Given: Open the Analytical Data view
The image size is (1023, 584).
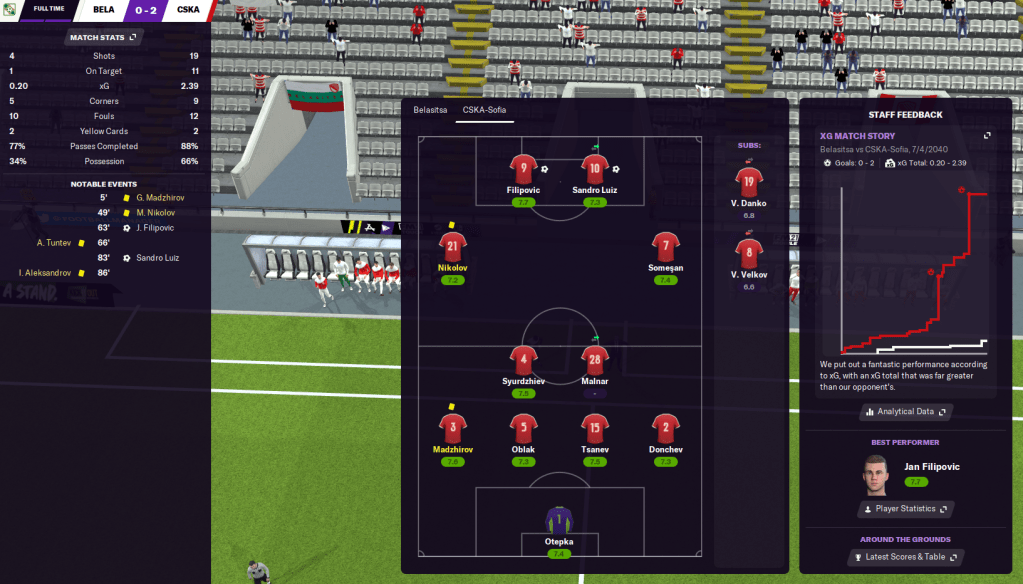Looking at the screenshot, I should tap(906, 411).
